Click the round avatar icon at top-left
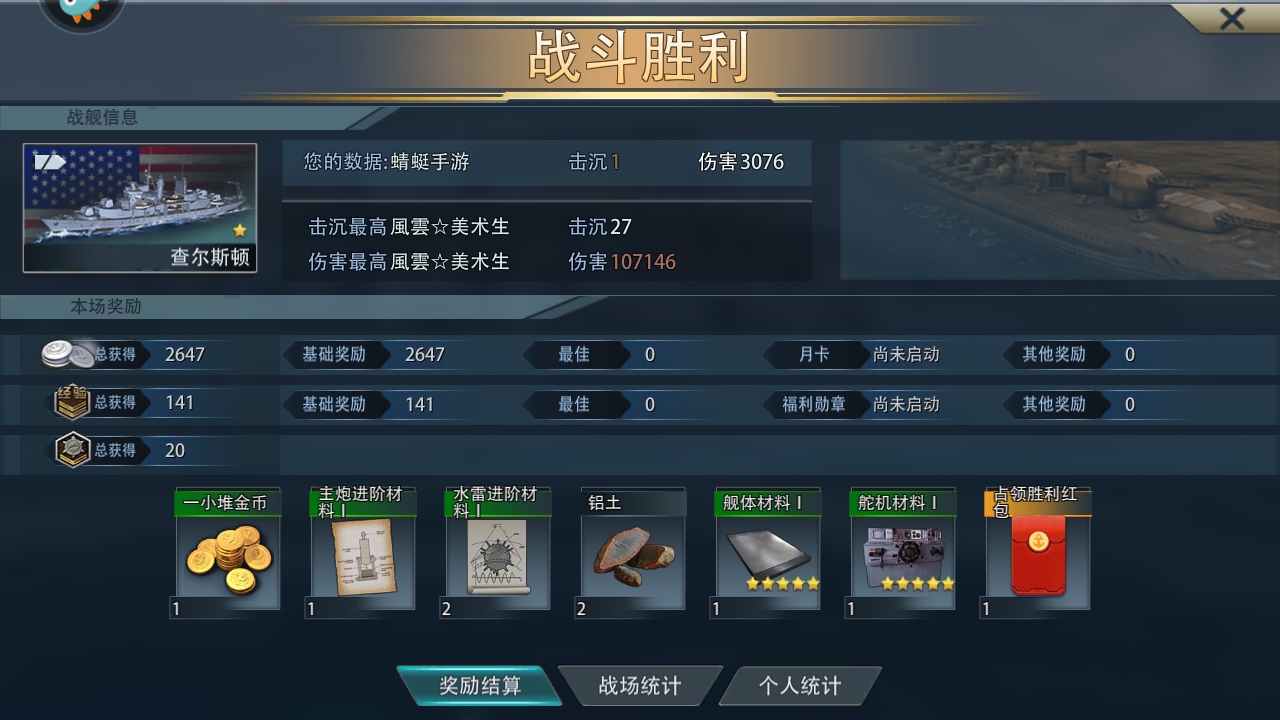The height and width of the screenshot is (720, 1280). [x=81, y=10]
